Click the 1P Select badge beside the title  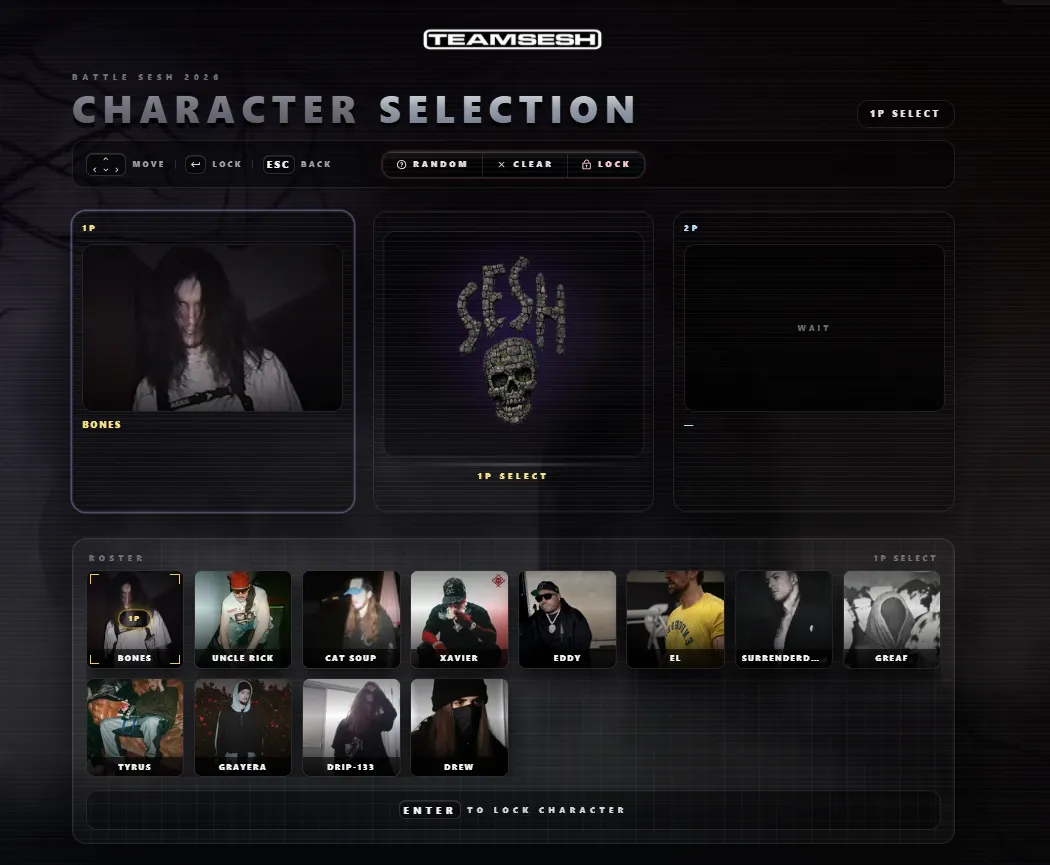pyautogui.click(x=905, y=114)
